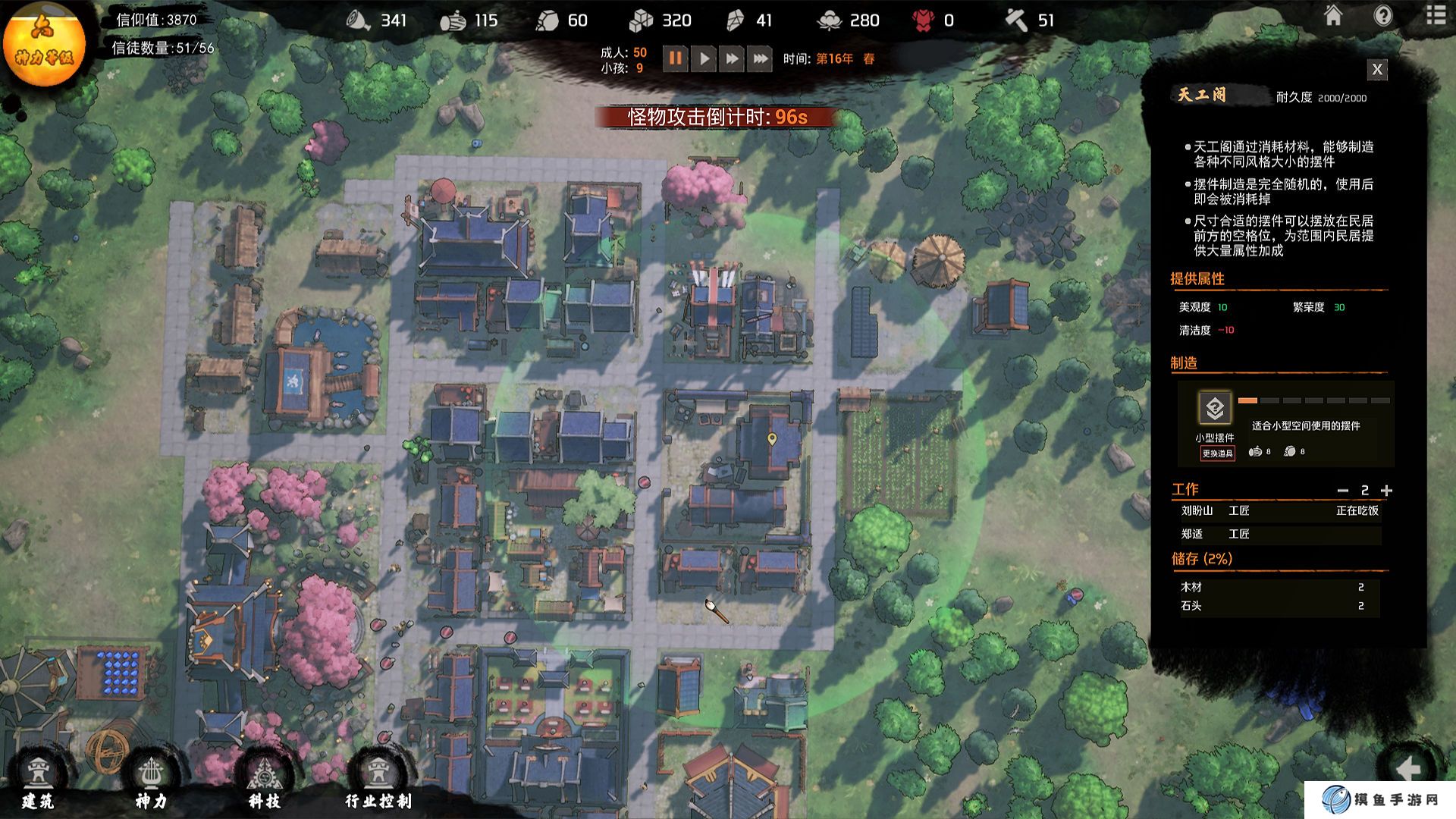
Task: Open the help question mark
Action: point(1383,16)
